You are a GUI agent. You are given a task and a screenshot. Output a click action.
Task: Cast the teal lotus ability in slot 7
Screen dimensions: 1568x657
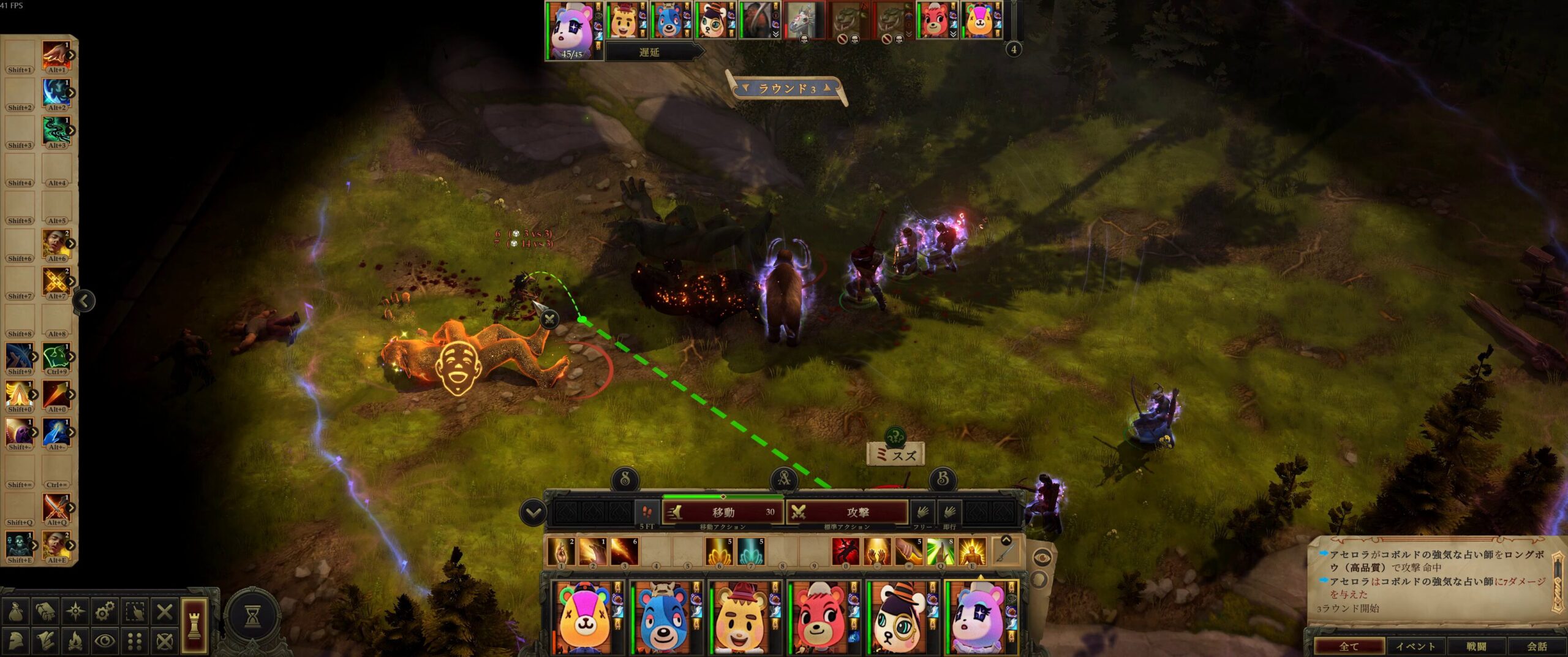pyautogui.click(x=750, y=552)
